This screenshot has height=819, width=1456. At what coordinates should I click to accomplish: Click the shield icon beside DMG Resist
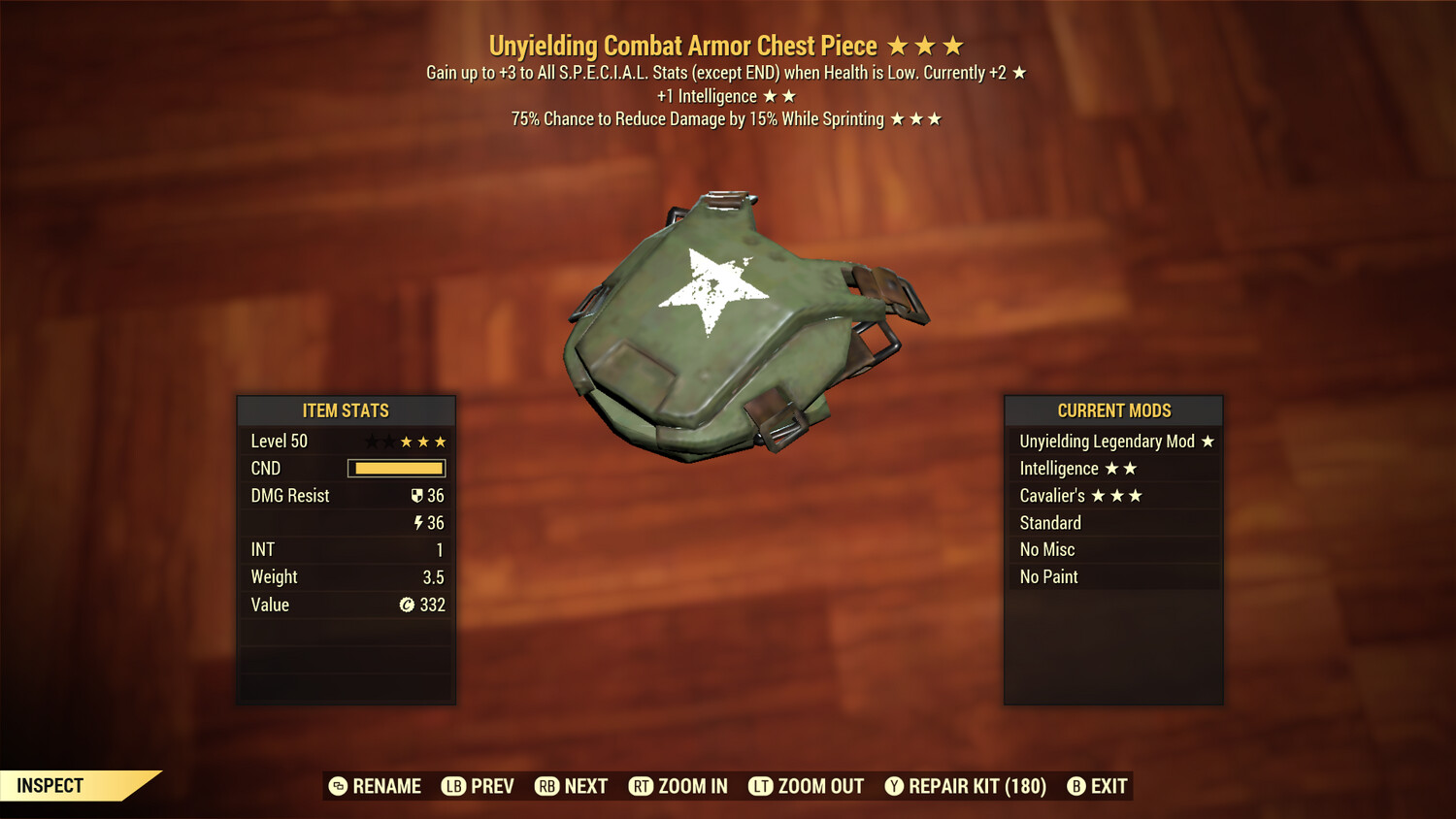pos(419,495)
